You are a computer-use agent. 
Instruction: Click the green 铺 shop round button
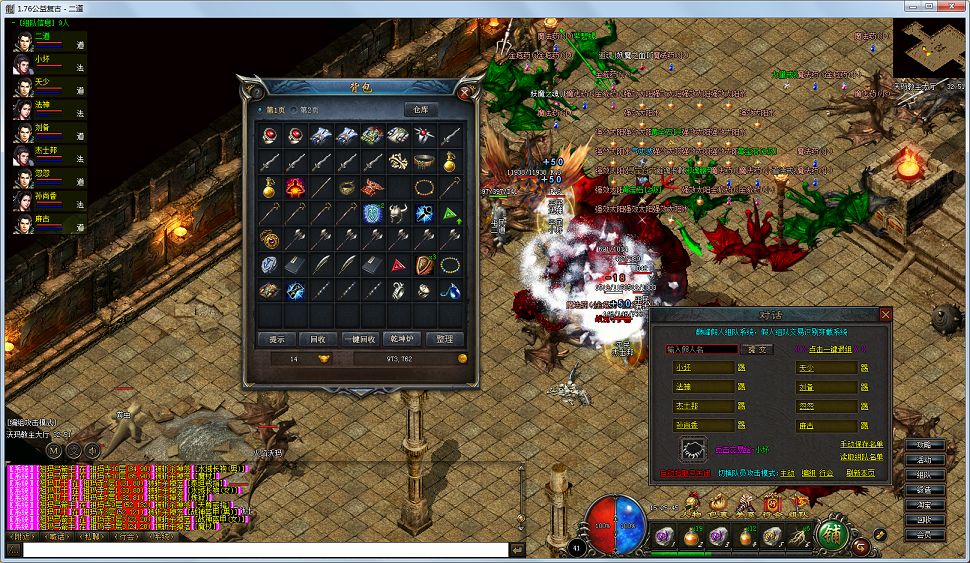832,534
